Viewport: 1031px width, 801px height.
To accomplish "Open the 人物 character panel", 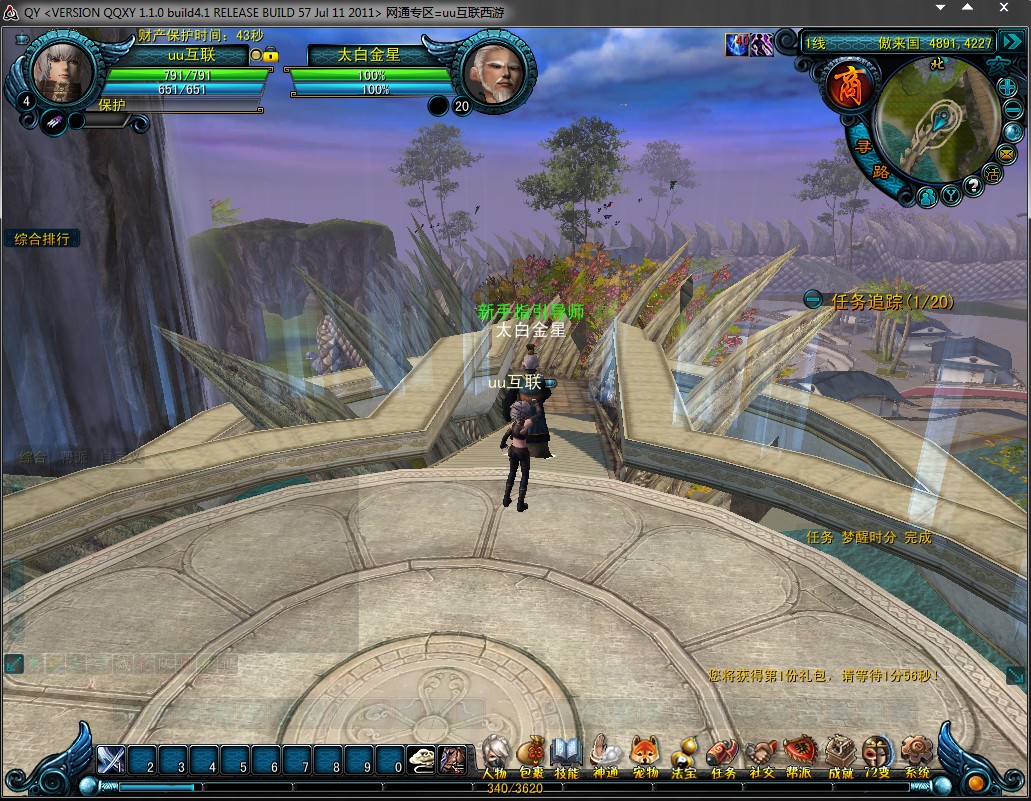I will (x=494, y=755).
